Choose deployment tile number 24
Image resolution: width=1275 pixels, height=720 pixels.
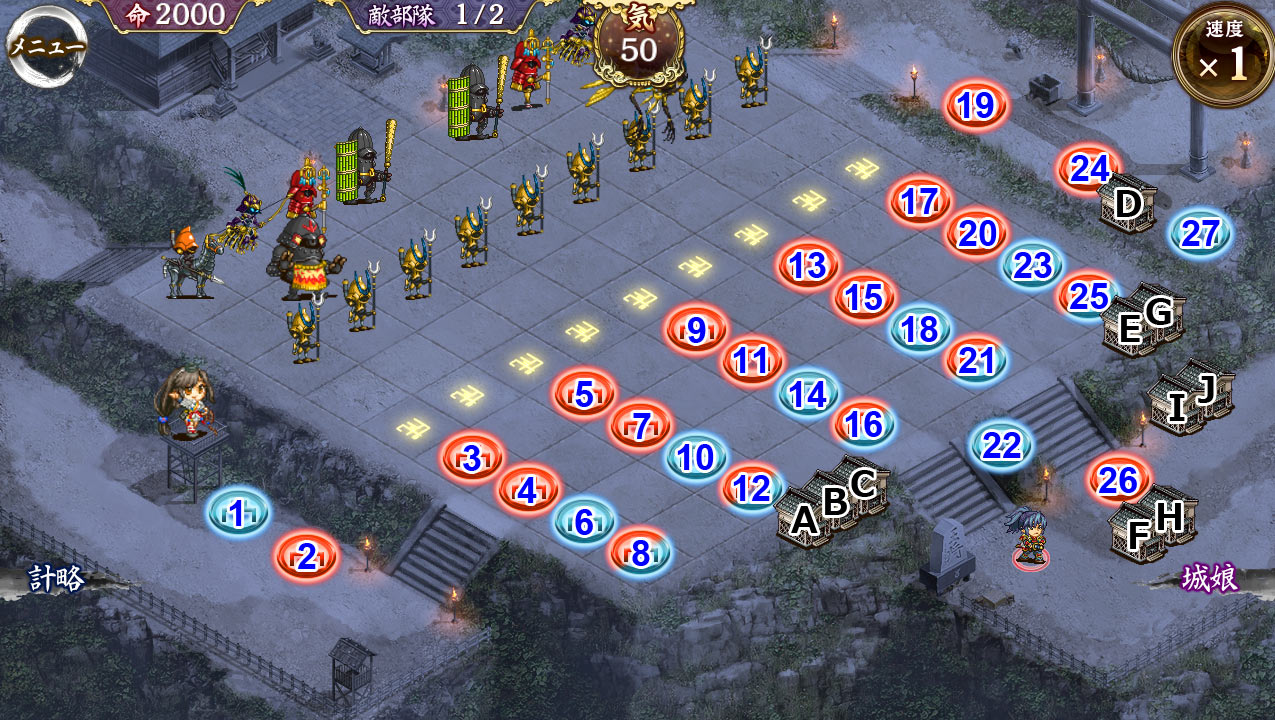(1090, 169)
